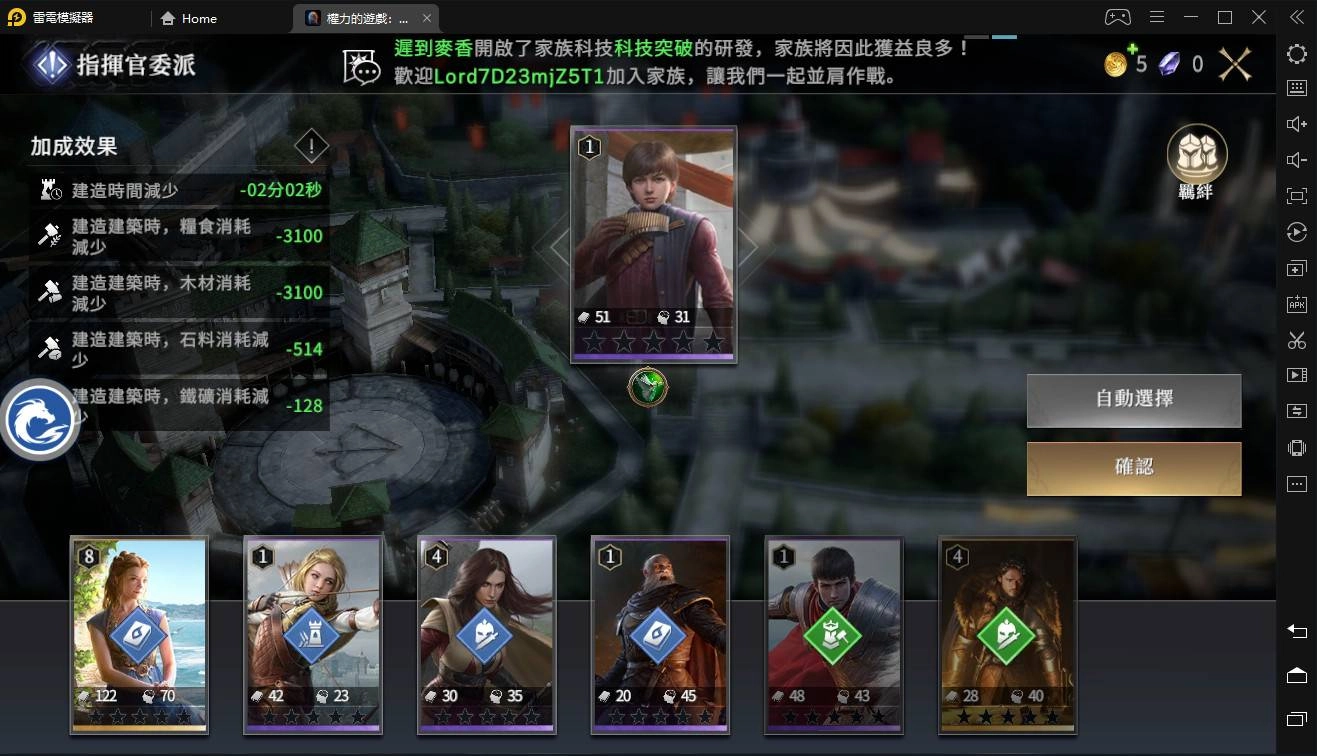Screen dimensions: 1317x756
Task: Click the volume increase control in the sidebar
Action: 1296,122
